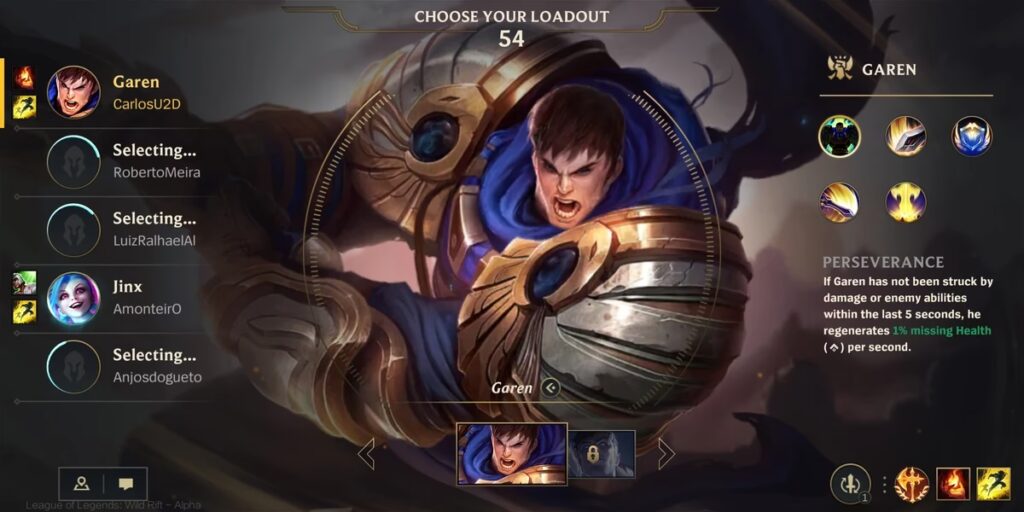
Task: Select the locked Garen skin thumbnail
Action: [x=602, y=454]
